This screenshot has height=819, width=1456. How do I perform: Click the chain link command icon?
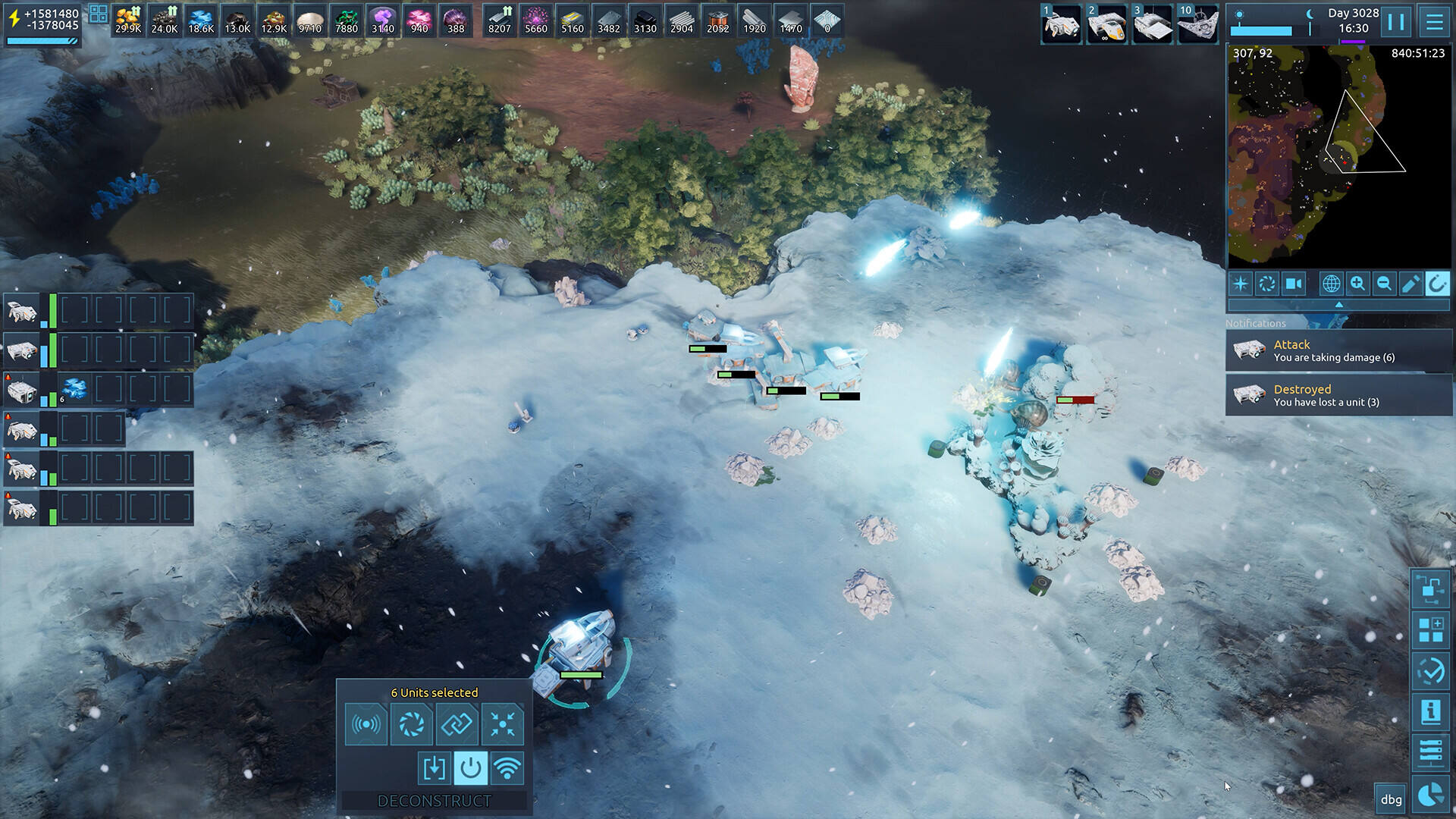(457, 724)
